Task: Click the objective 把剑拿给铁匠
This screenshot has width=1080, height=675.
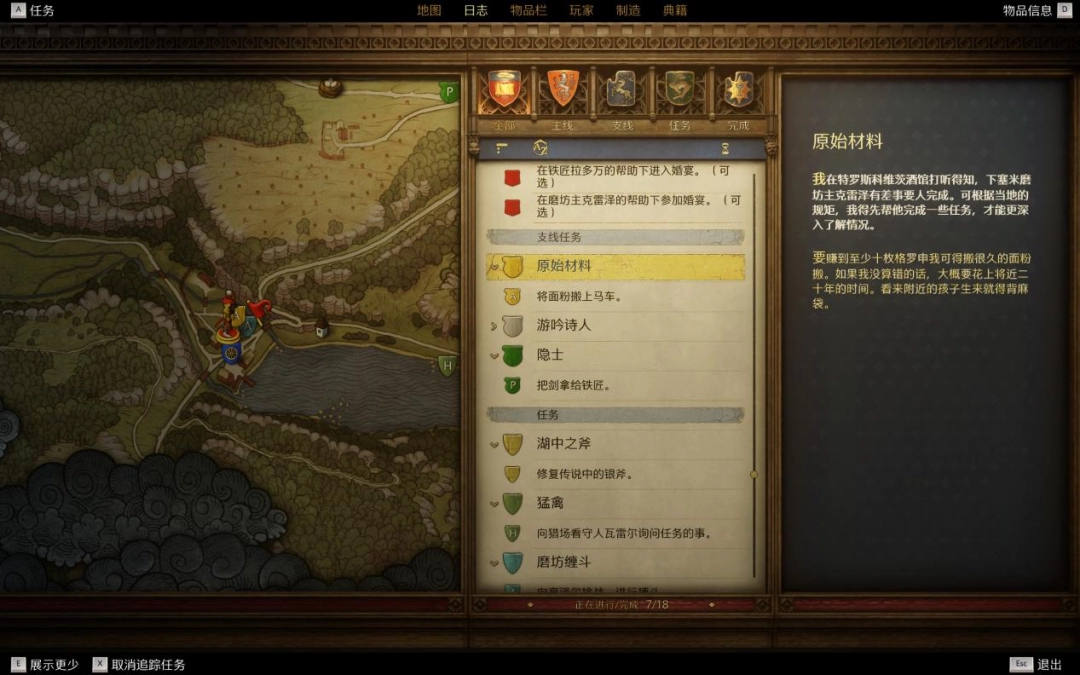Action: 573,385
